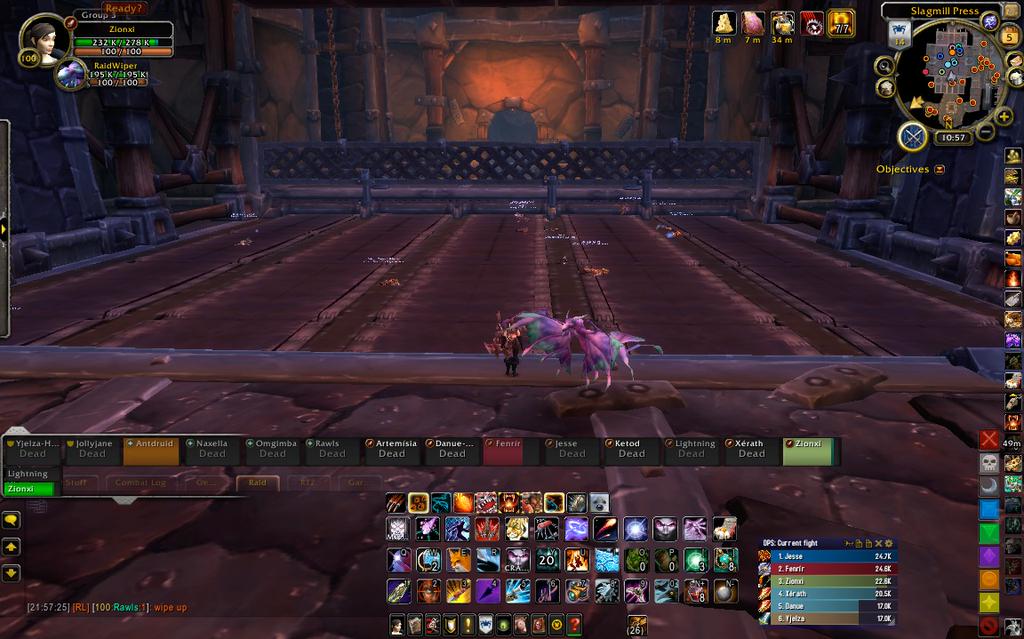Place the skull raid world marker
Screen dimensions: 1024x639
point(989,463)
